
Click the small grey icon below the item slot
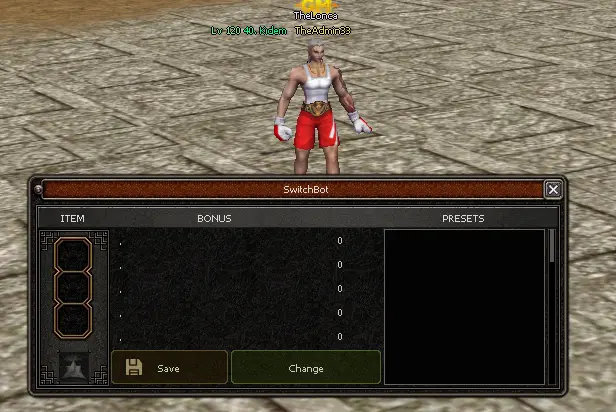[73, 367]
